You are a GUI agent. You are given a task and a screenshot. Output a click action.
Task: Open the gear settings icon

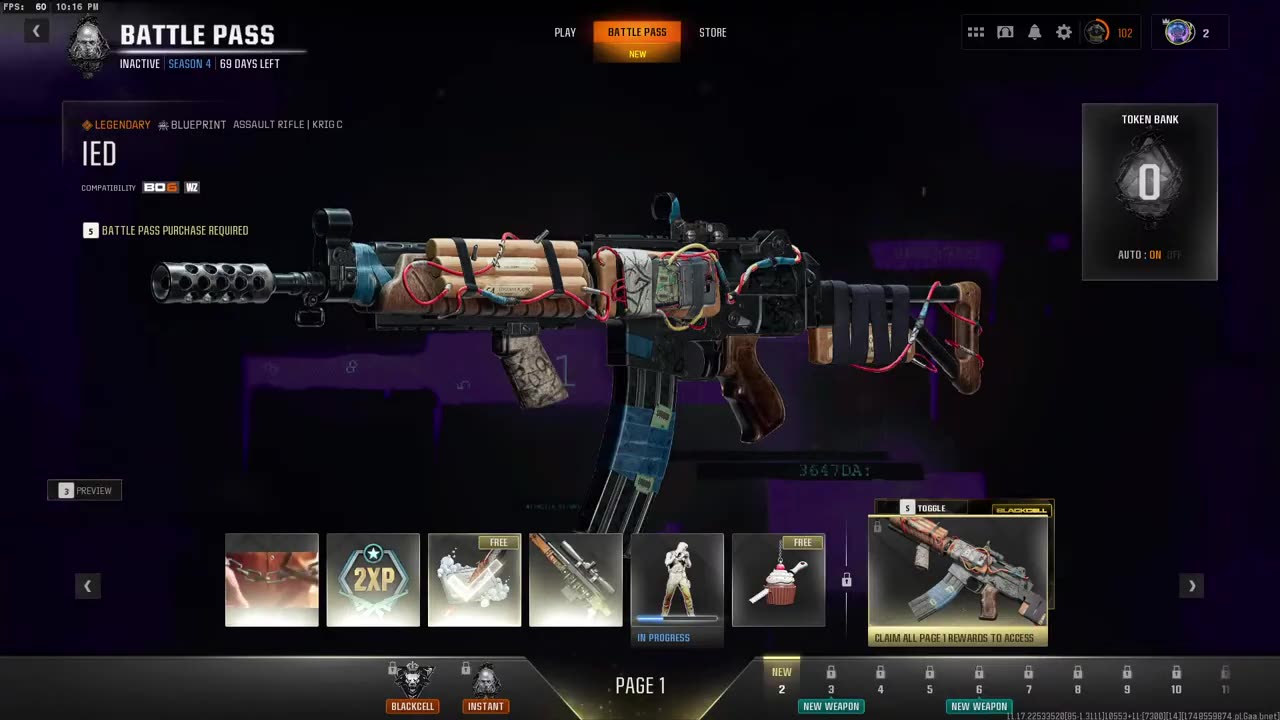(x=1064, y=32)
